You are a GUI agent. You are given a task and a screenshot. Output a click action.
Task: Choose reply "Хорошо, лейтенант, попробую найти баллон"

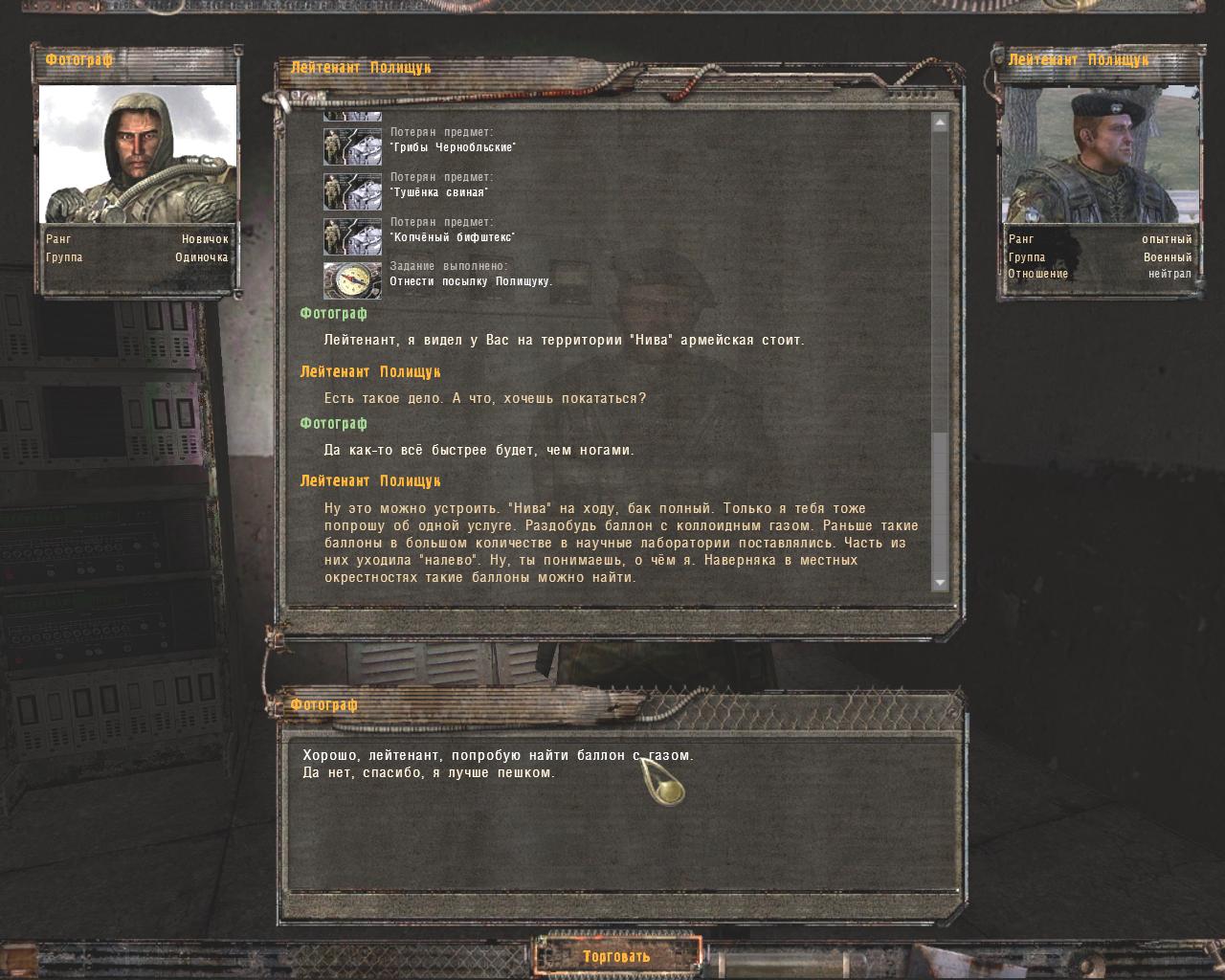498,755
